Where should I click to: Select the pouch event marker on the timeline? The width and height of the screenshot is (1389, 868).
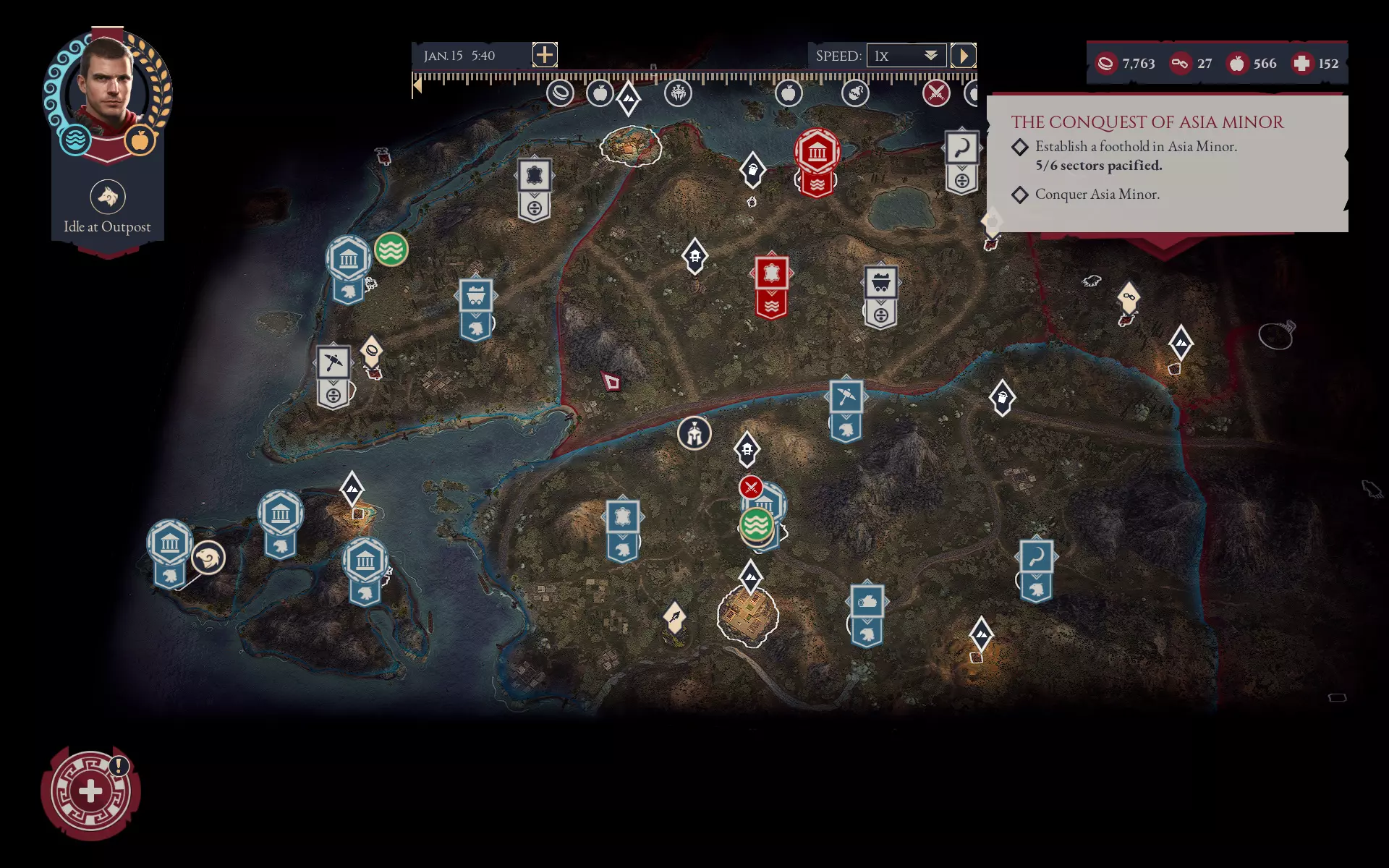click(x=855, y=93)
